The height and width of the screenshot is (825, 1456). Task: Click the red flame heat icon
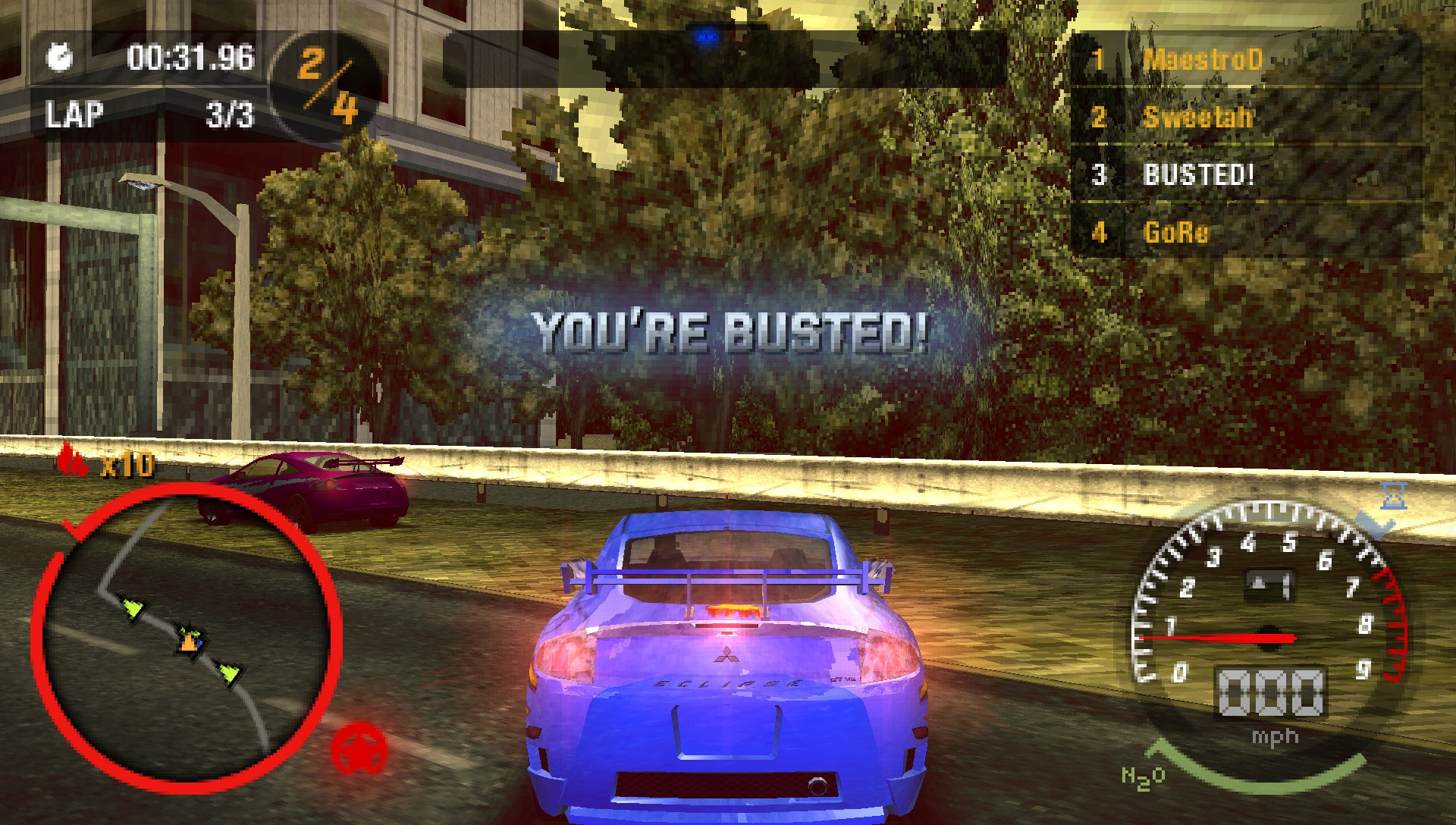click(74, 460)
